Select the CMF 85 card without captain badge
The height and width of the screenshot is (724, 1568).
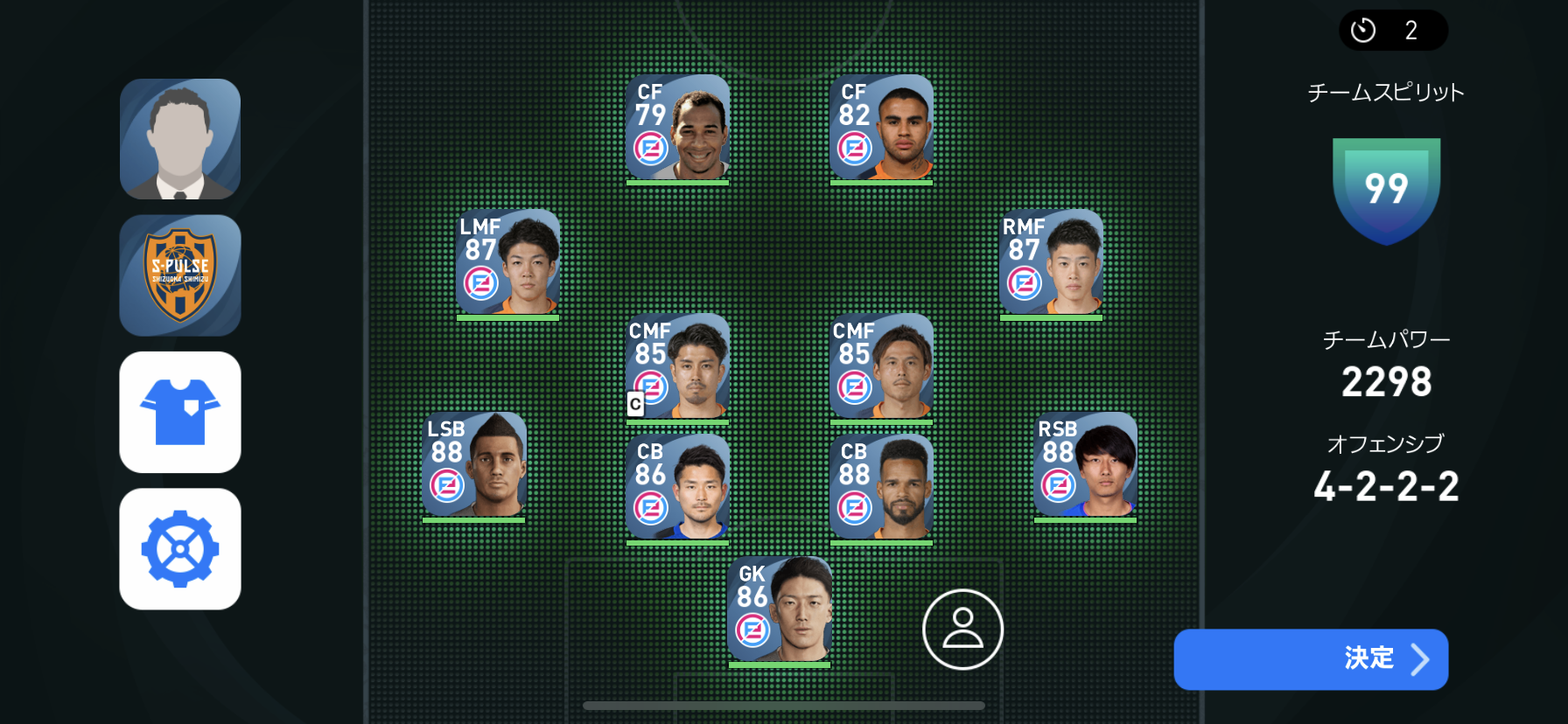tap(881, 366)
